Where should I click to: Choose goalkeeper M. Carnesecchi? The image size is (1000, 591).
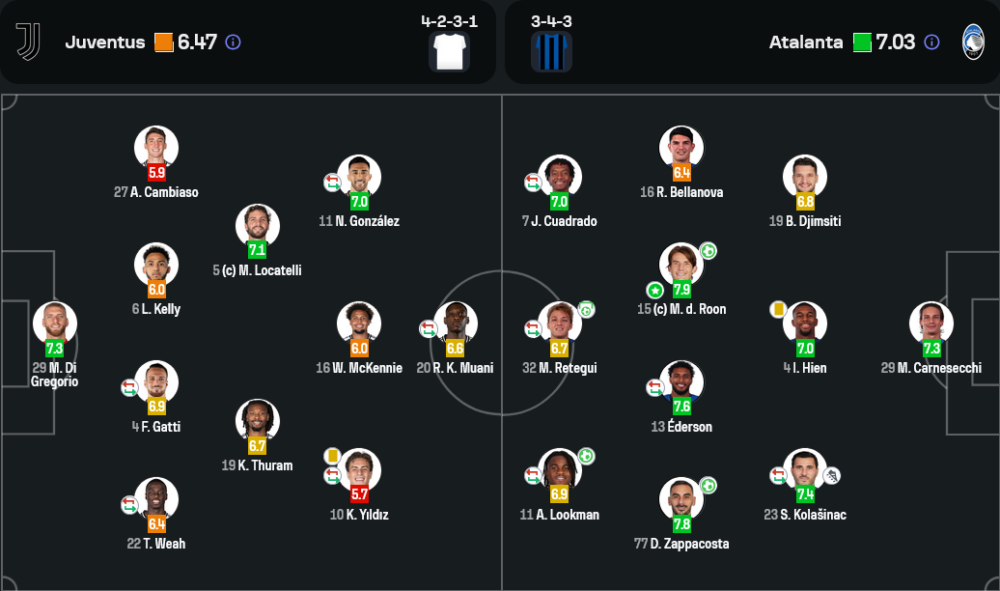(931, 323)
